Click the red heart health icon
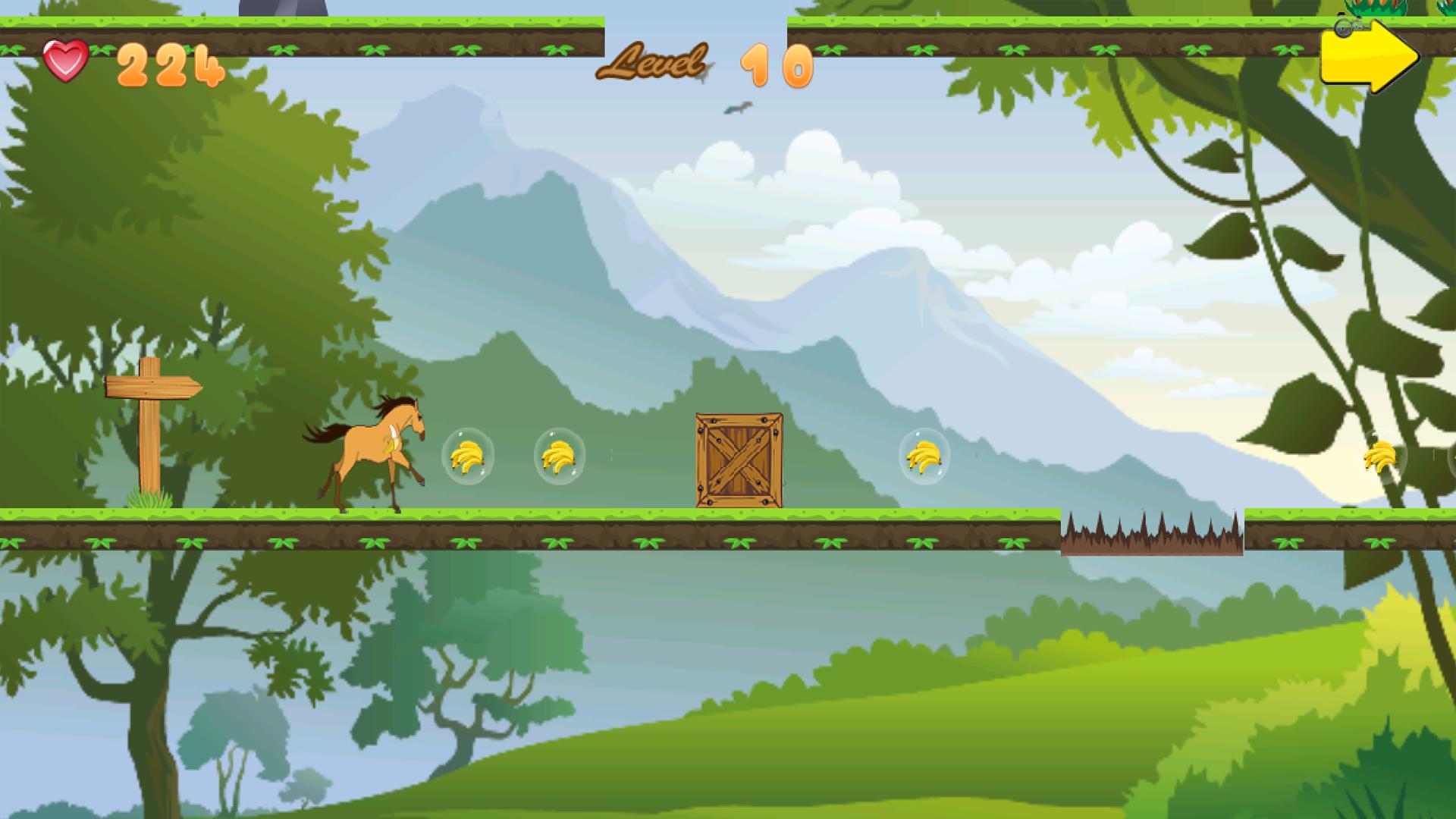The image size is (1456, 819). tap(67, 58)
